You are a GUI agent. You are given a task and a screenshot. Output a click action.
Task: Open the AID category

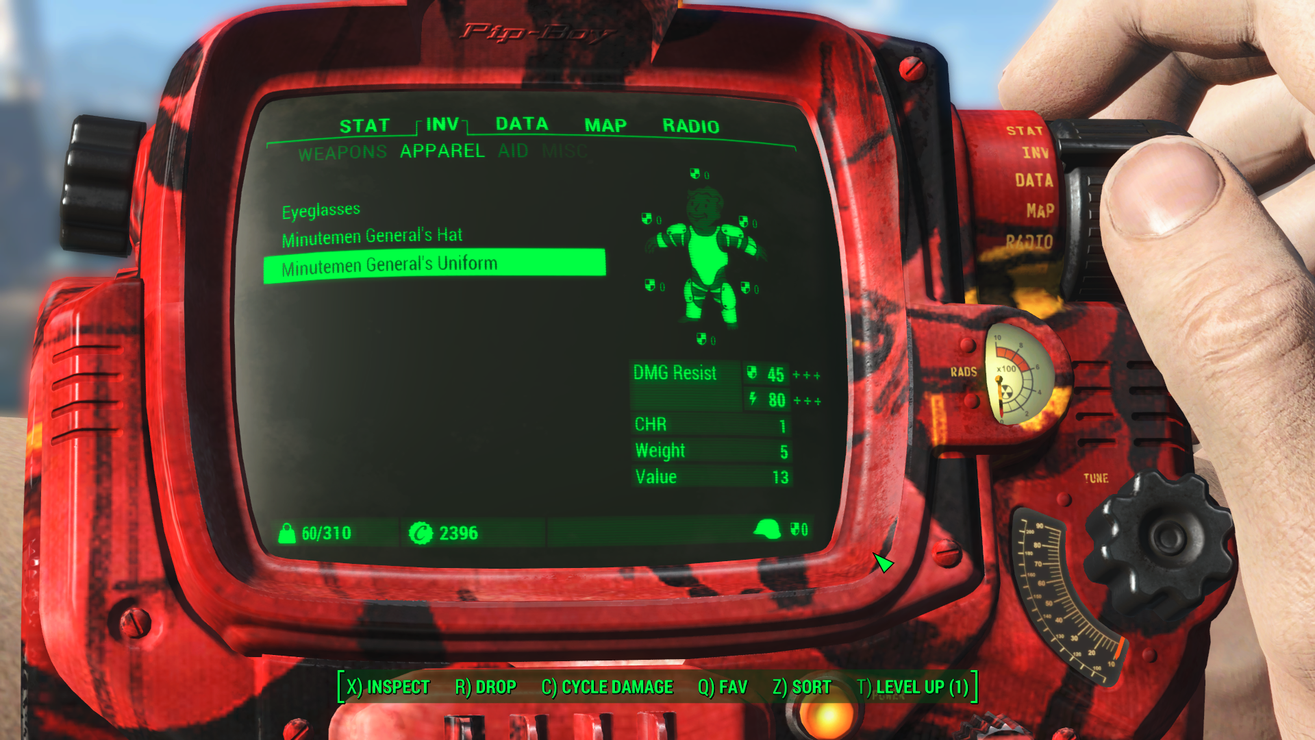click(x=513, y=151)
